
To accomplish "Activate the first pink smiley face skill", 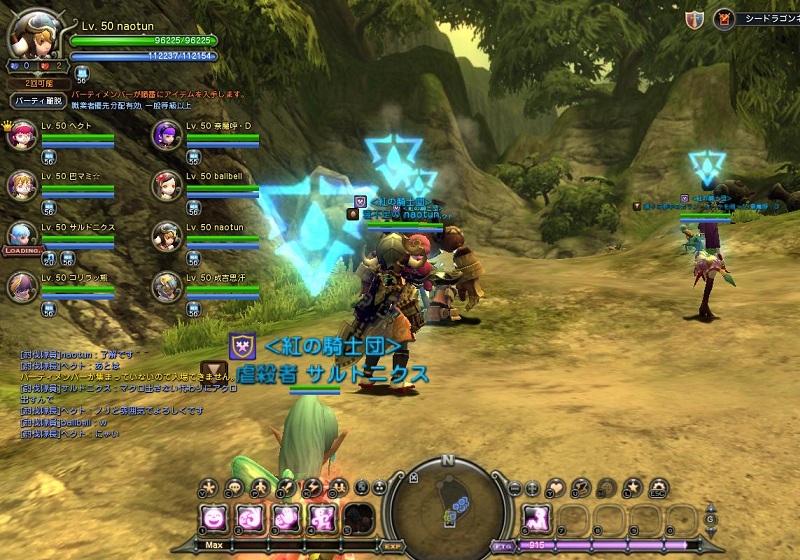I will click(213, 518).
